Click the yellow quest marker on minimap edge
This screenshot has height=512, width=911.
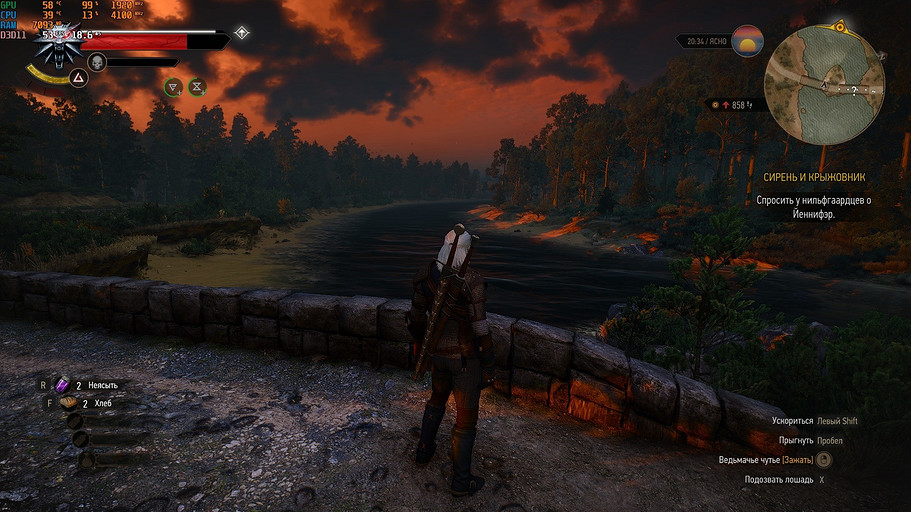pyautogui.click(x=839, y=25)
